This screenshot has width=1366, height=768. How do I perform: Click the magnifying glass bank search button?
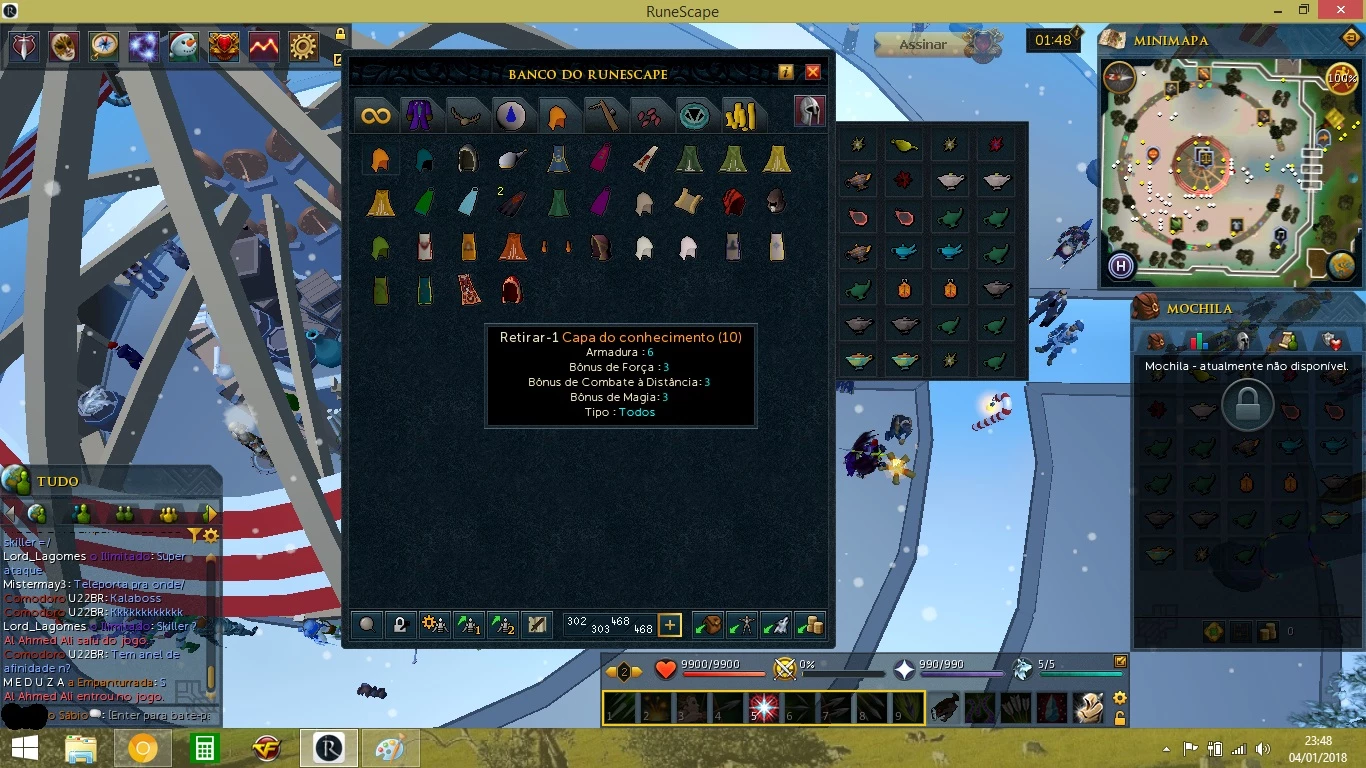pos(367,625)
